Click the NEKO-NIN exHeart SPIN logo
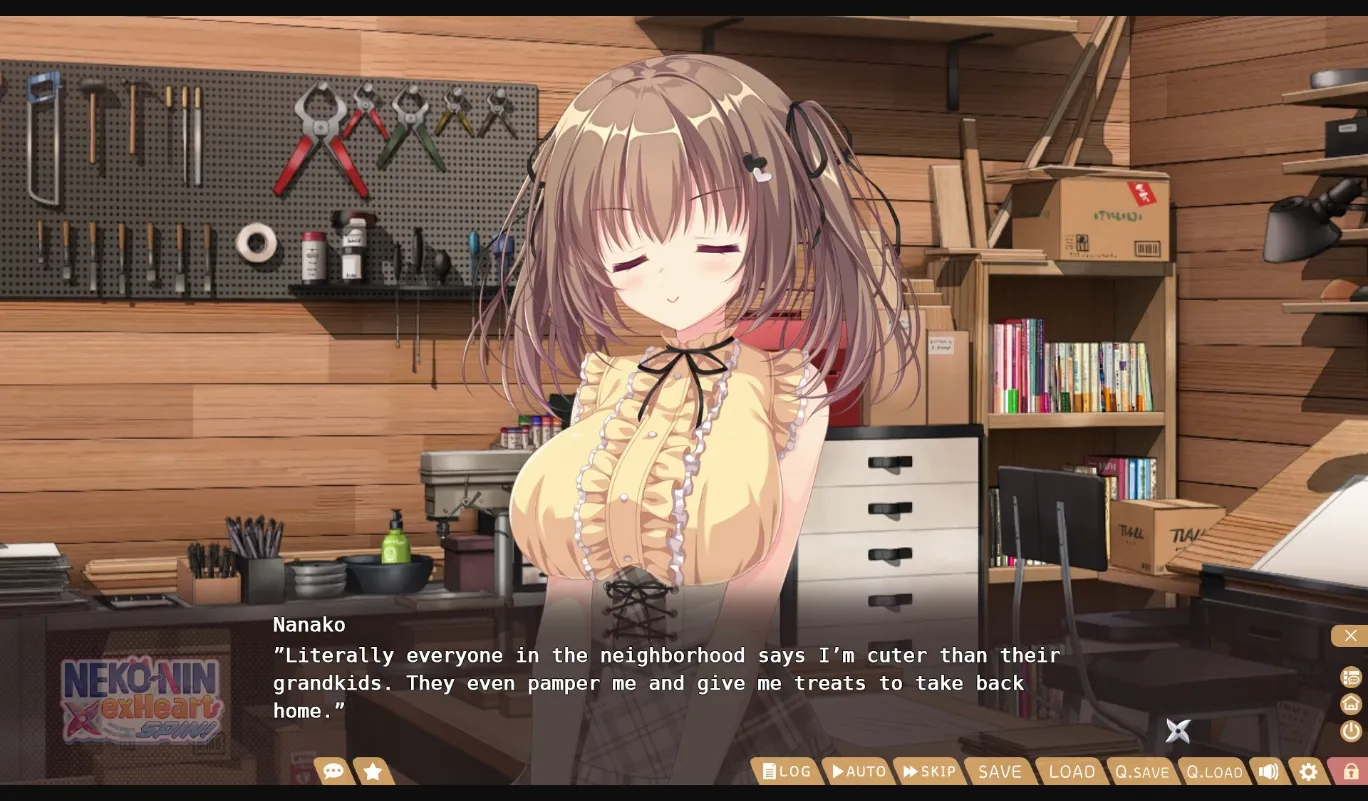Viewport: 1368px width, 801px height. [140, 700]
